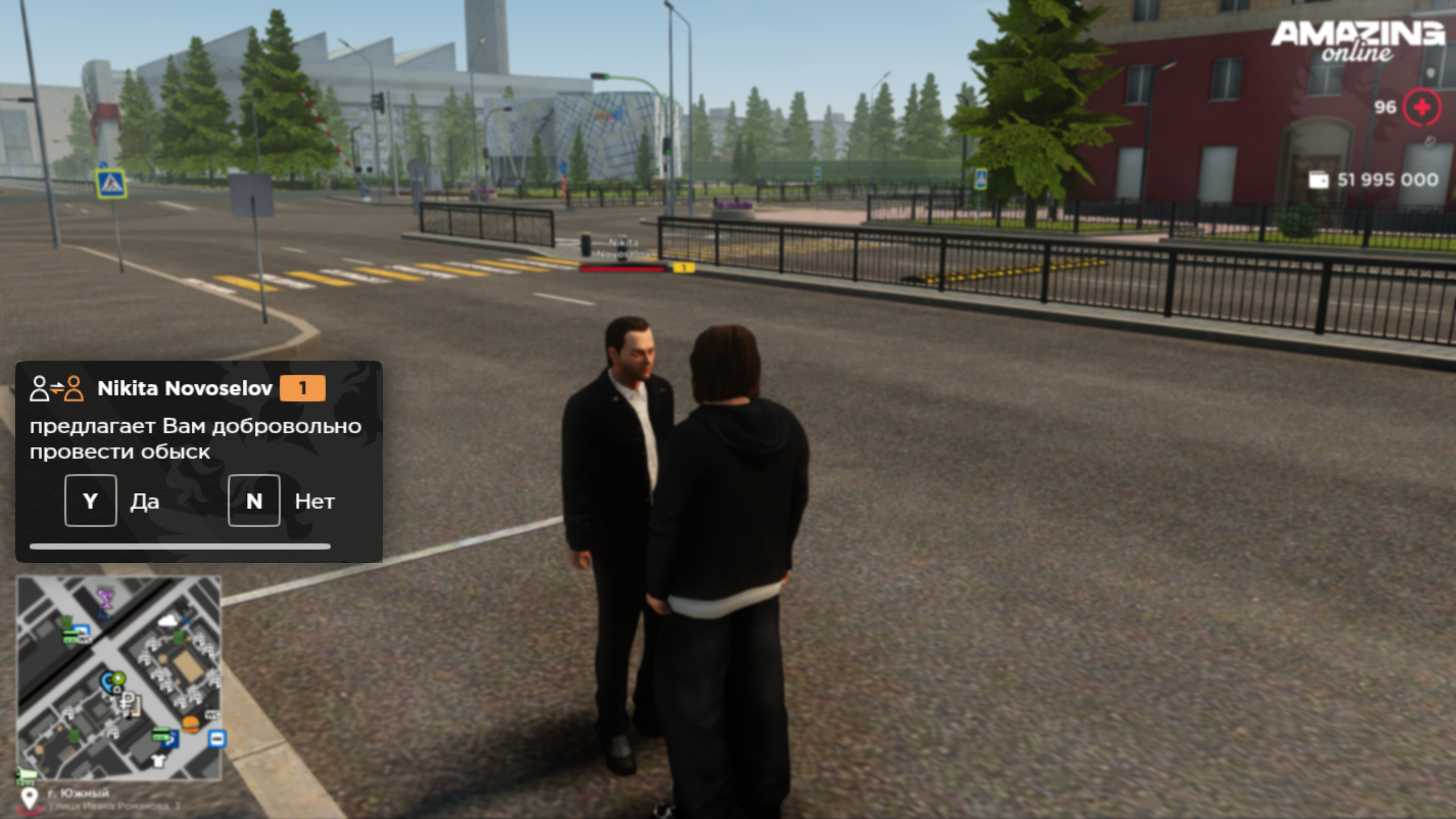Open the wallet icon beside the balance

coord(1318,180)
